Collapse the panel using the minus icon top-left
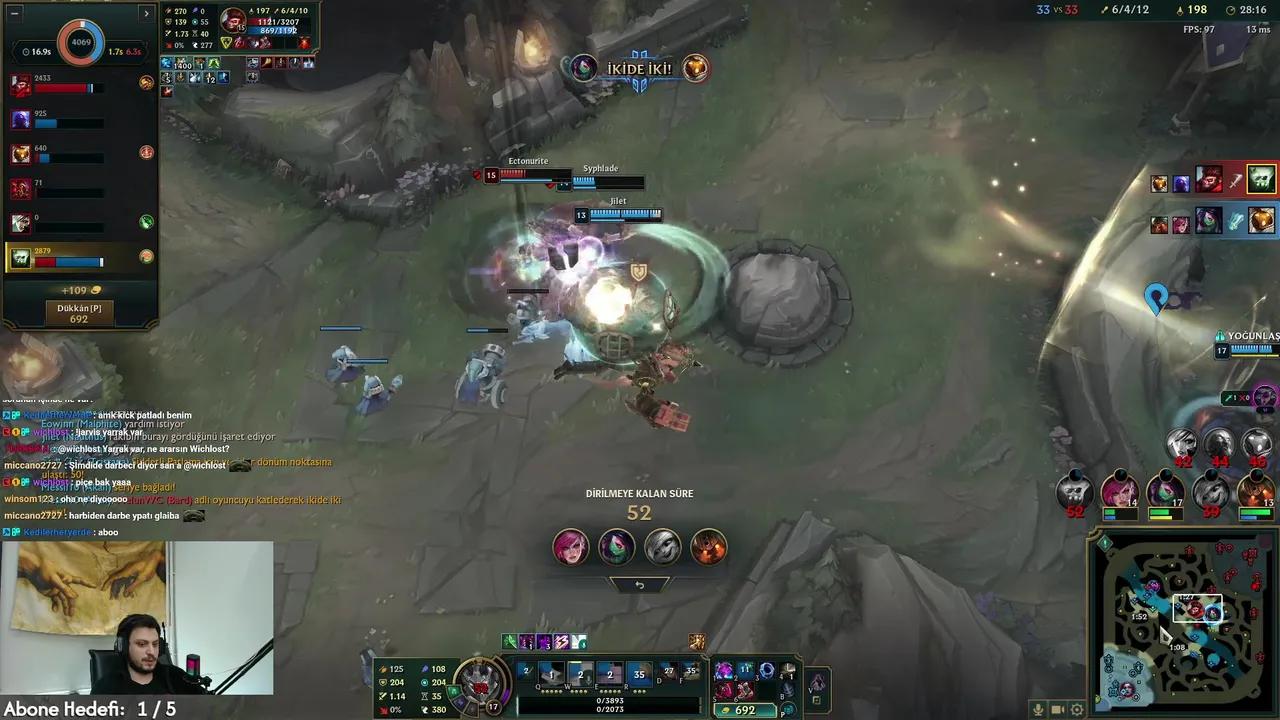1280x720 pixels. click(x=14, y=13)
